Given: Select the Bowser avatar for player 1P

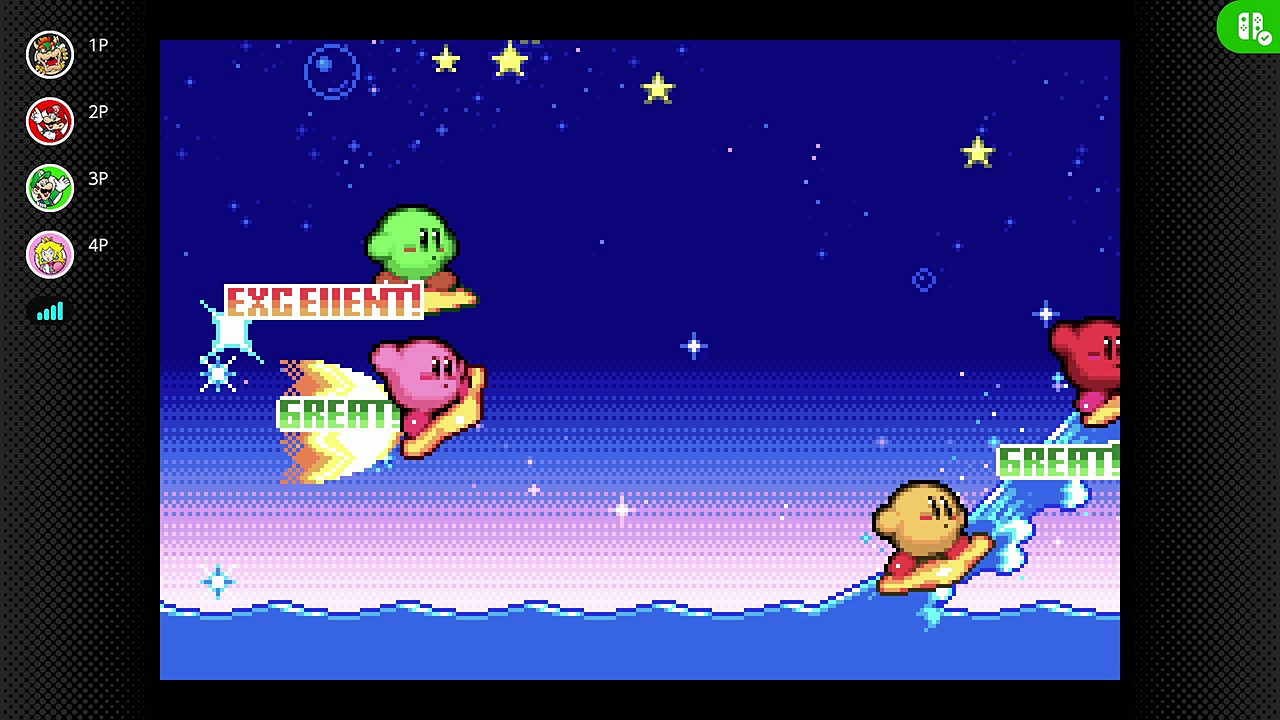Looking at the screenshot, I should (50, 55).
